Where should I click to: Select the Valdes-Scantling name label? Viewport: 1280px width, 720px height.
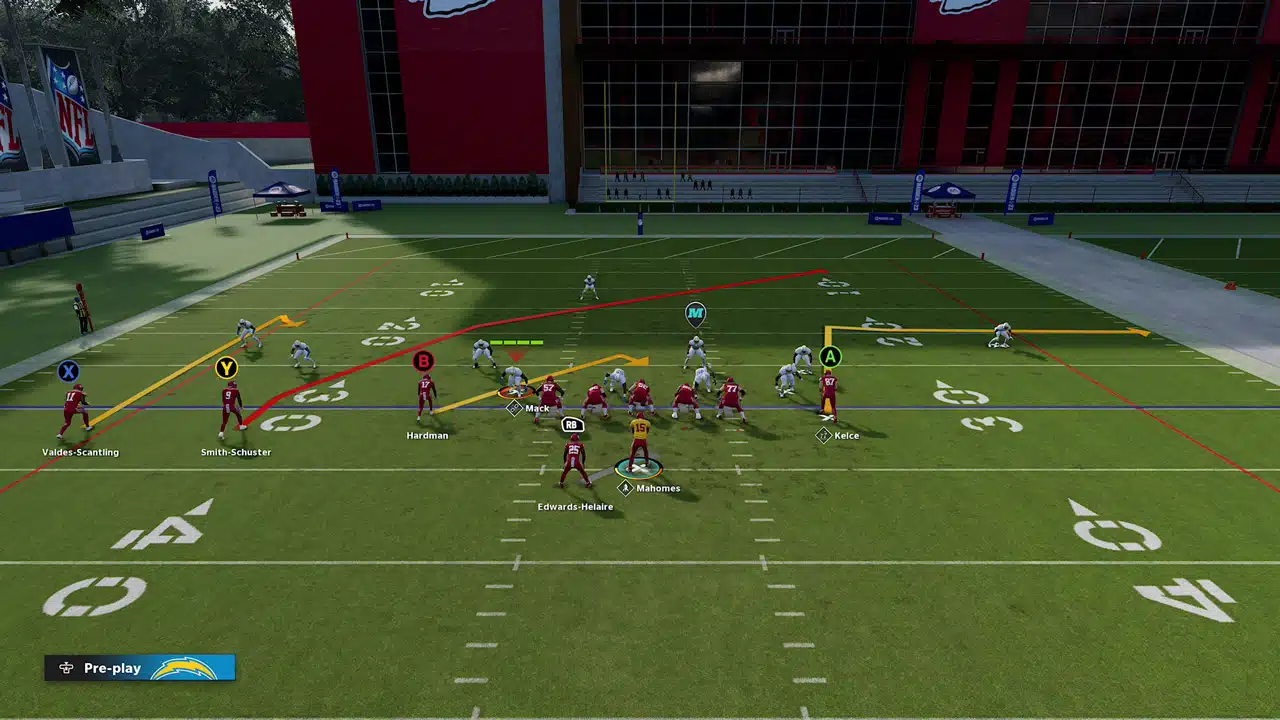click(x=80, y=453)
